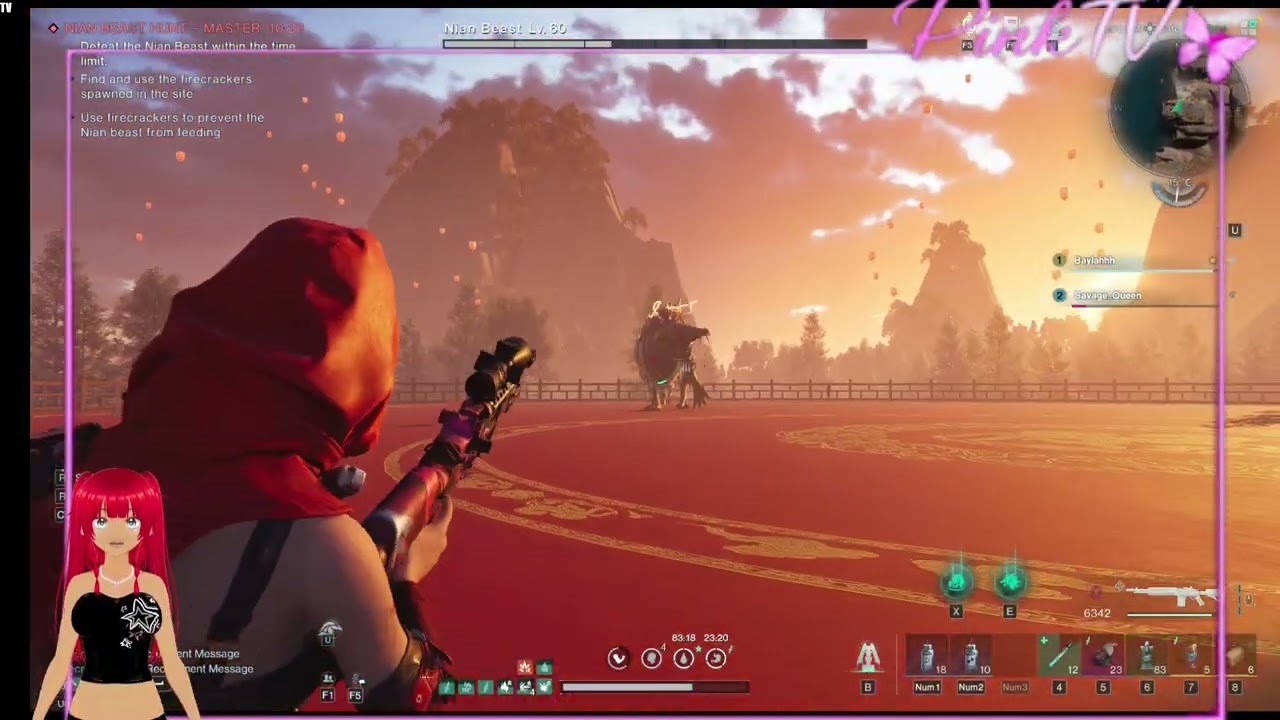Open the team panel icon above F1

click(328, 679)
